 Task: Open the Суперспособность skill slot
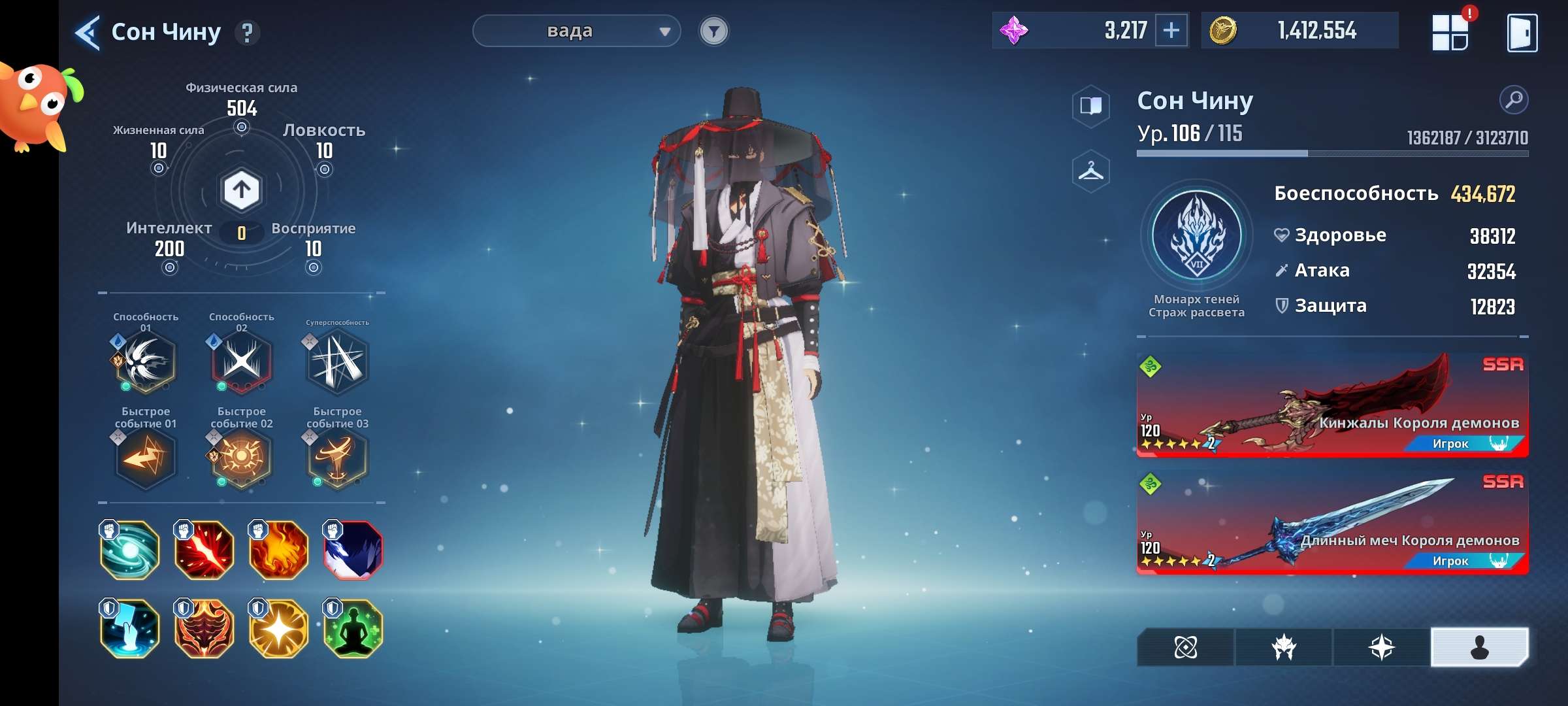(337, 361)
